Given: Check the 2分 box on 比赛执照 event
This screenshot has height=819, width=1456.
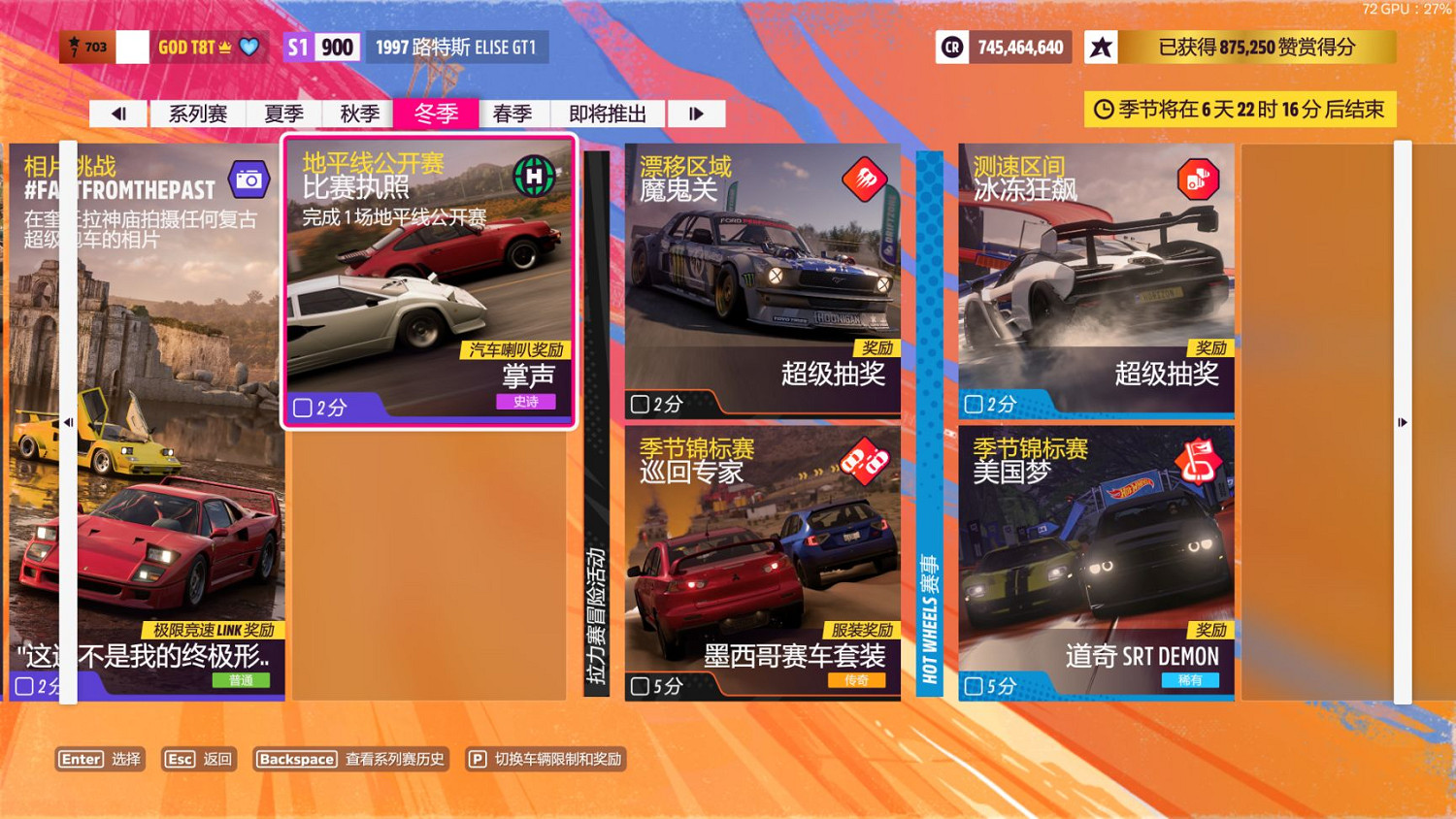Looking at the screenshot, I should [302, 409].
